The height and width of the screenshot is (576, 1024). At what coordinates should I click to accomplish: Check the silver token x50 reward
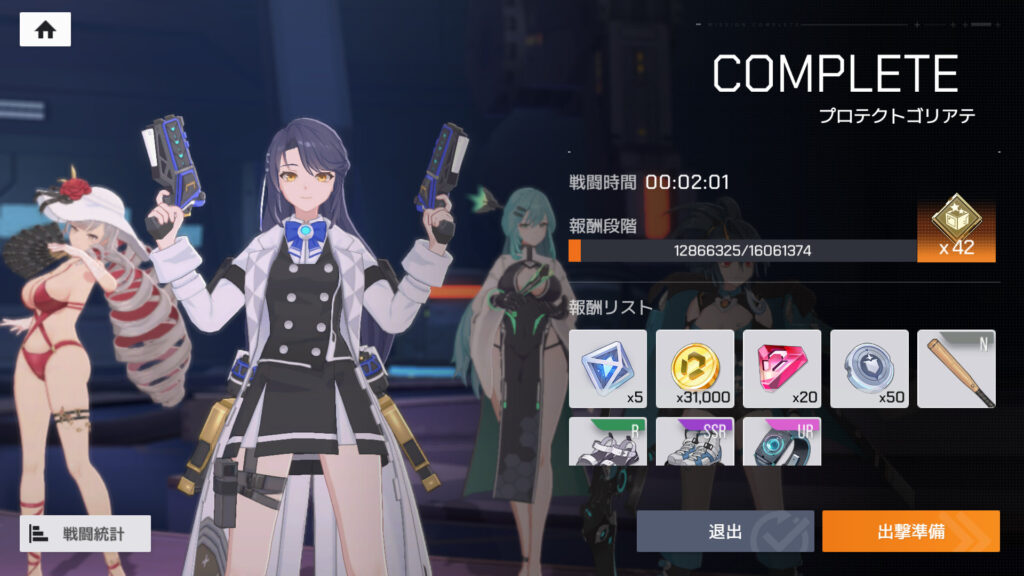(869, 368)
